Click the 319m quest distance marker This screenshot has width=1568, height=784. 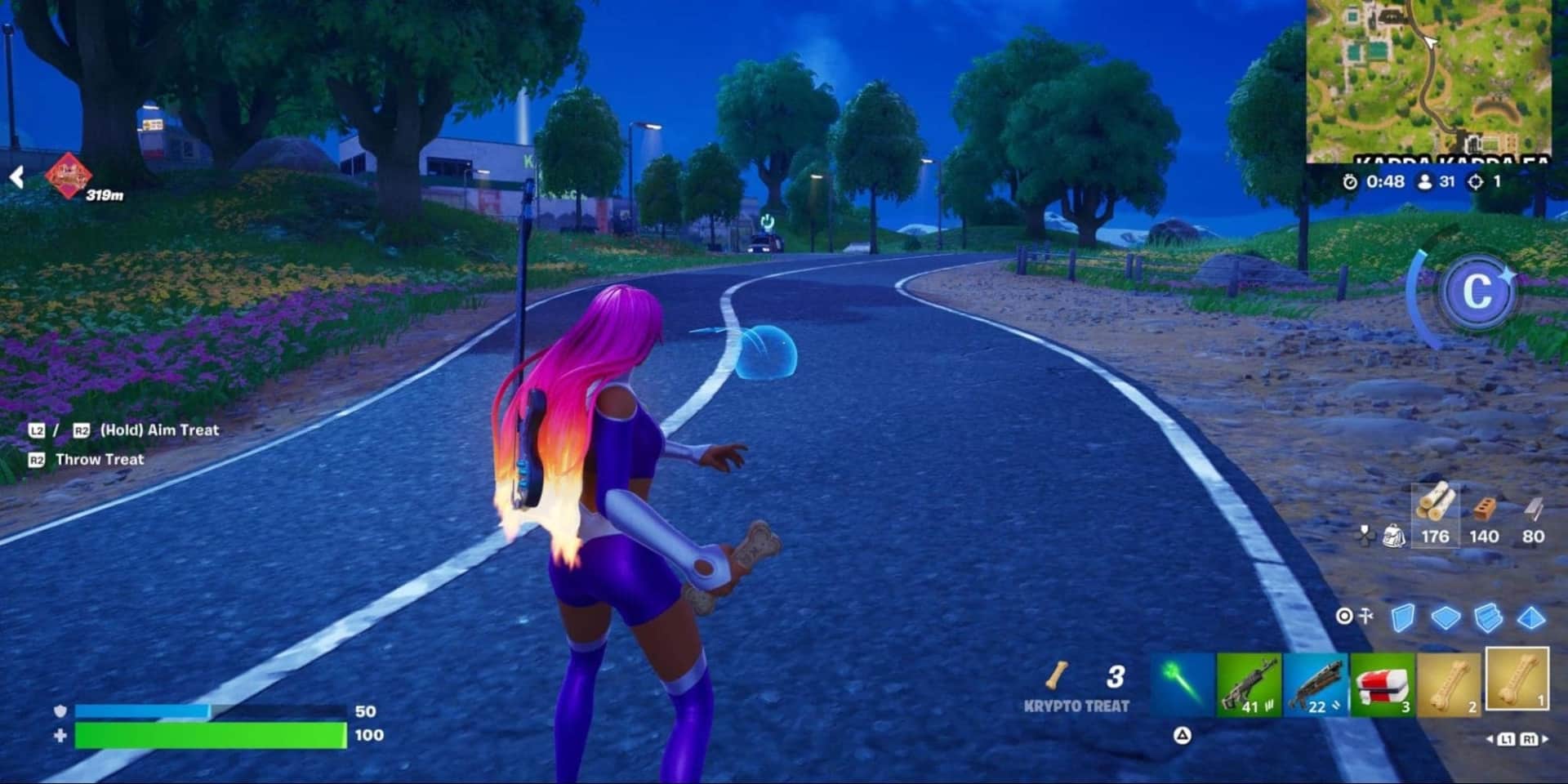106,196
